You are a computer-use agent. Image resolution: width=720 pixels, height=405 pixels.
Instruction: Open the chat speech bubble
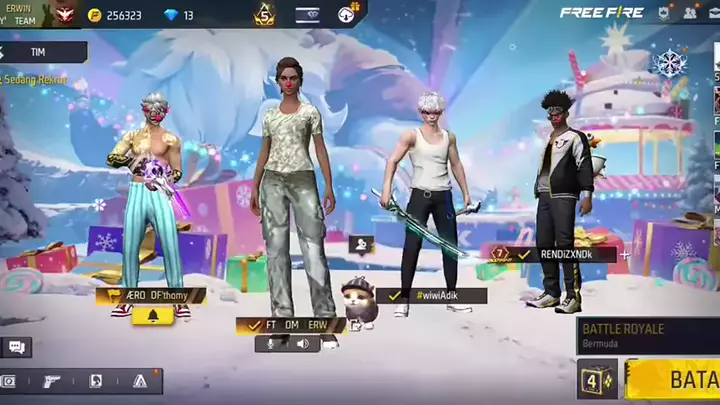(15, 347)
